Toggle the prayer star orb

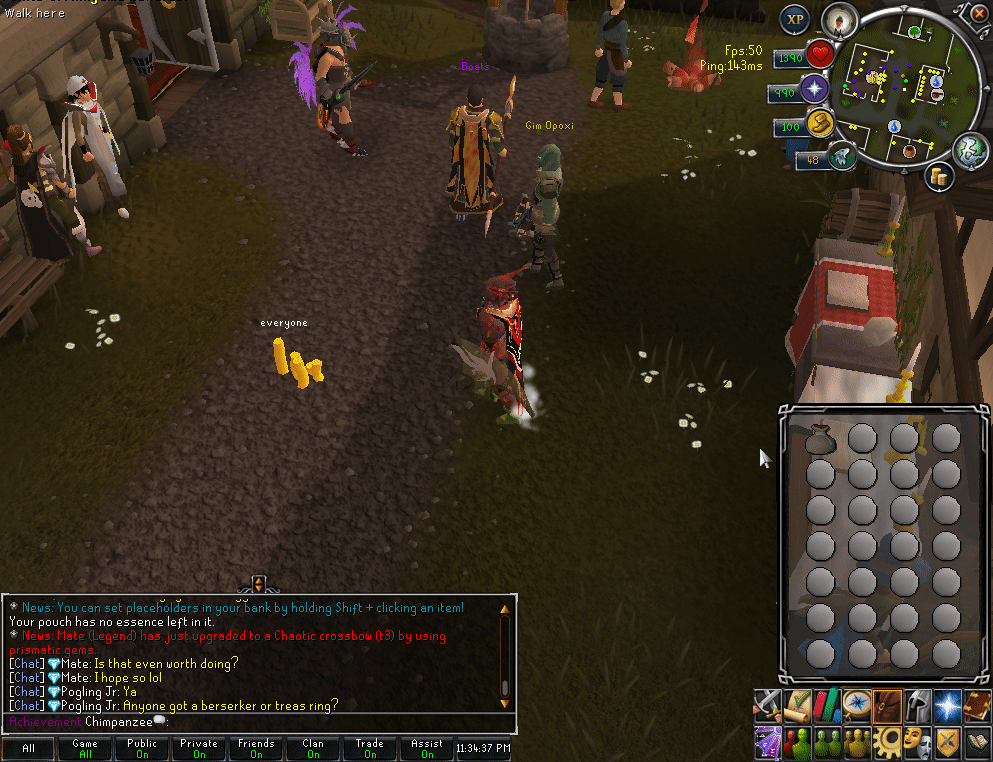point(815,90)
